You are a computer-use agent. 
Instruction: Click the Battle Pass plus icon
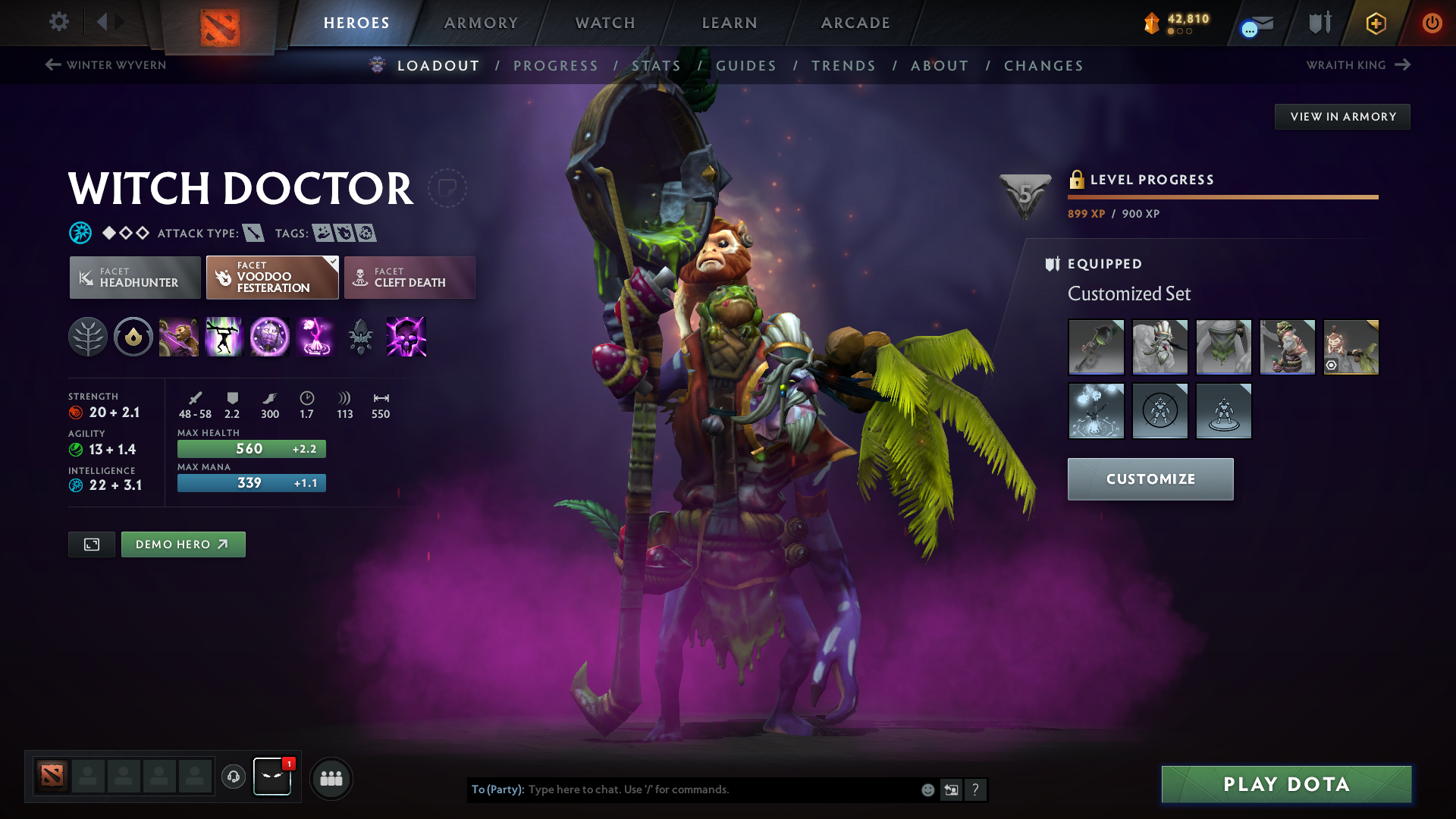pyautogui.click(x=1375, y=23)
